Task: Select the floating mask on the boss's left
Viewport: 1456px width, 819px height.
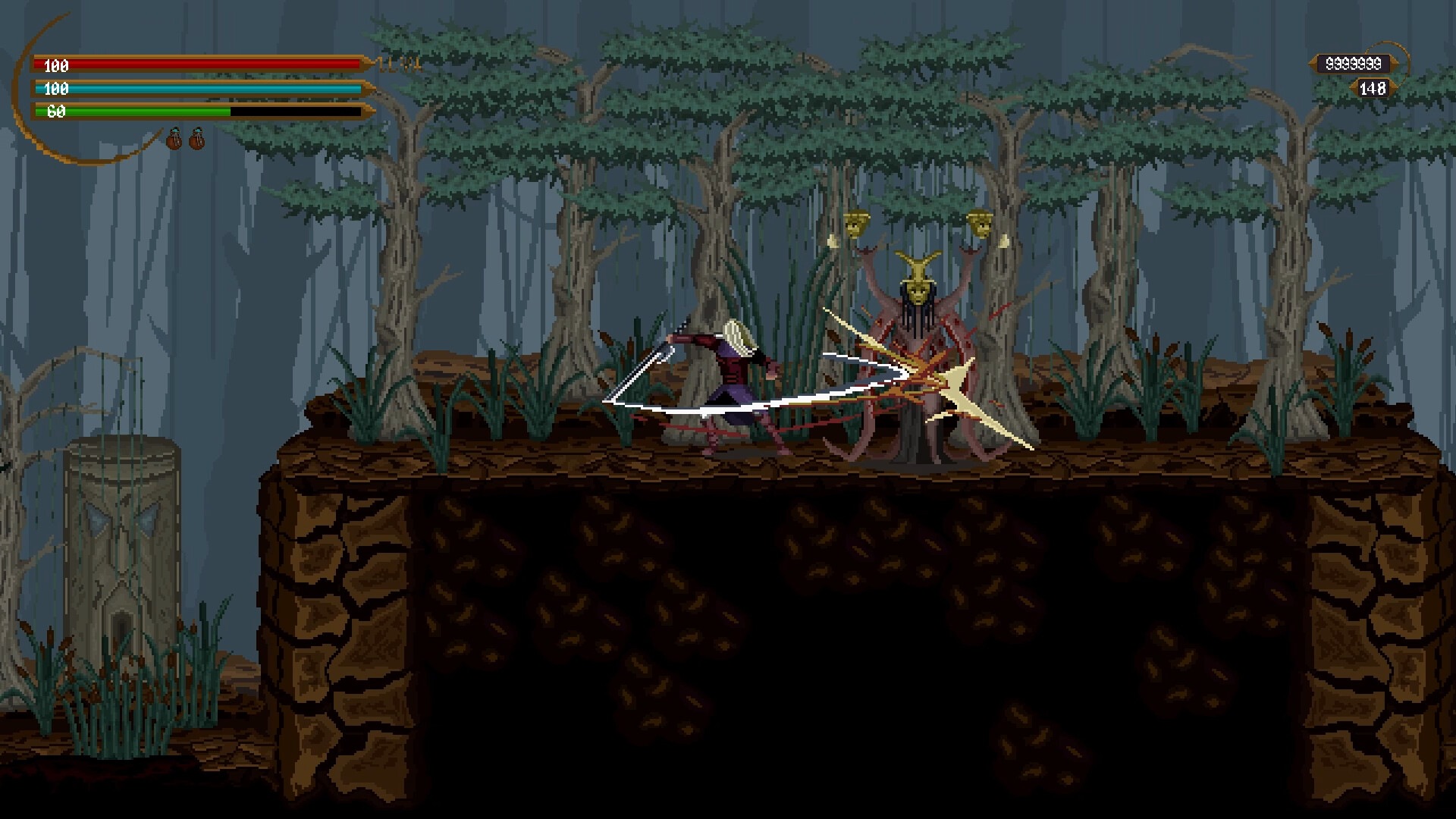Action: (858, 224)
